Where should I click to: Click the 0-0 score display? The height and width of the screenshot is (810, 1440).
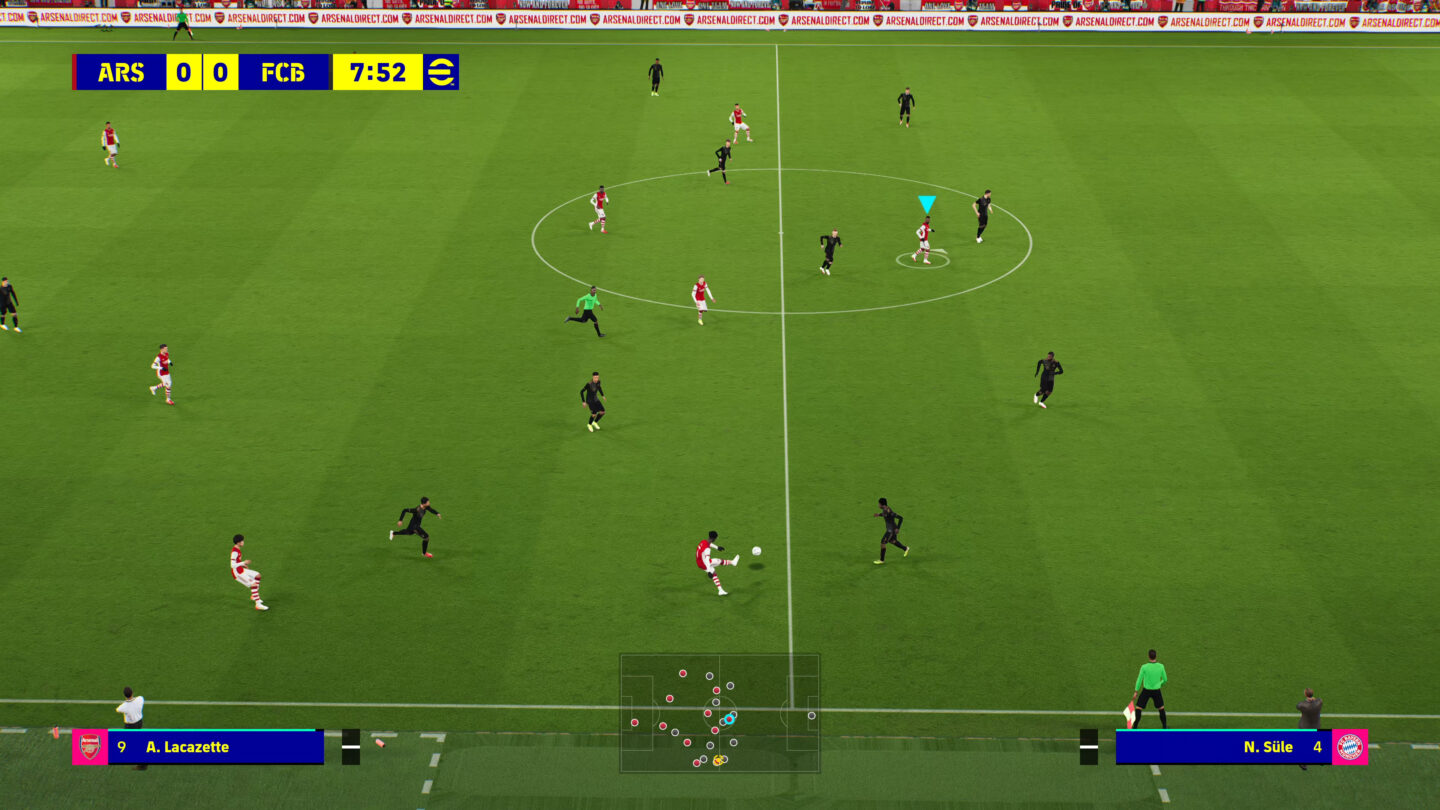201,72
